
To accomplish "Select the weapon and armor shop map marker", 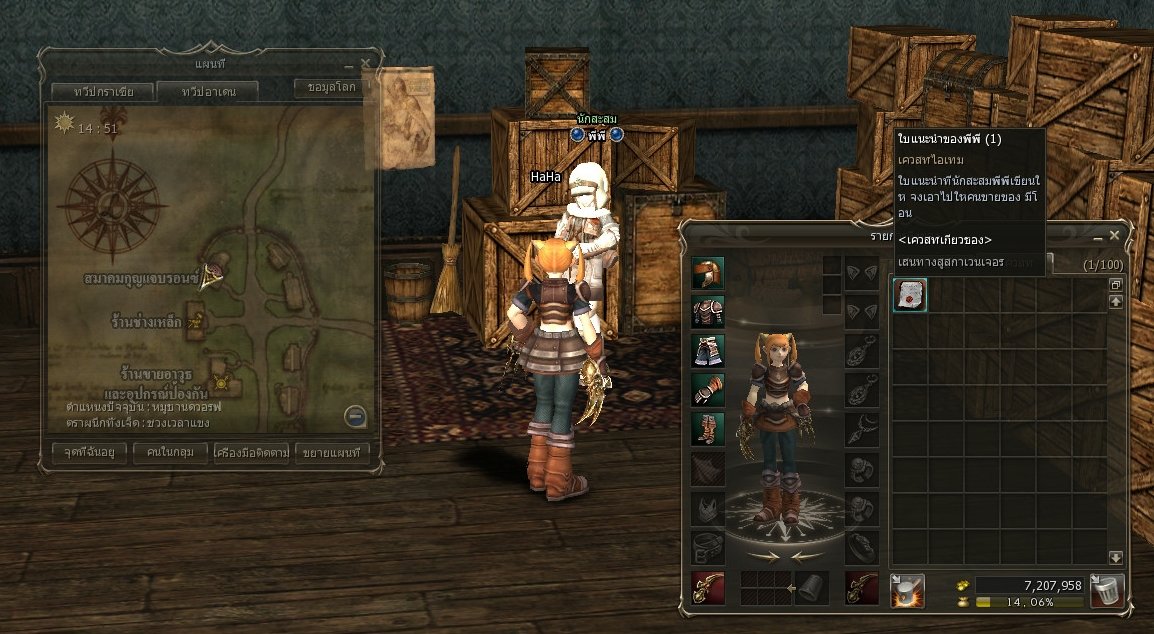I will [222, 381].
